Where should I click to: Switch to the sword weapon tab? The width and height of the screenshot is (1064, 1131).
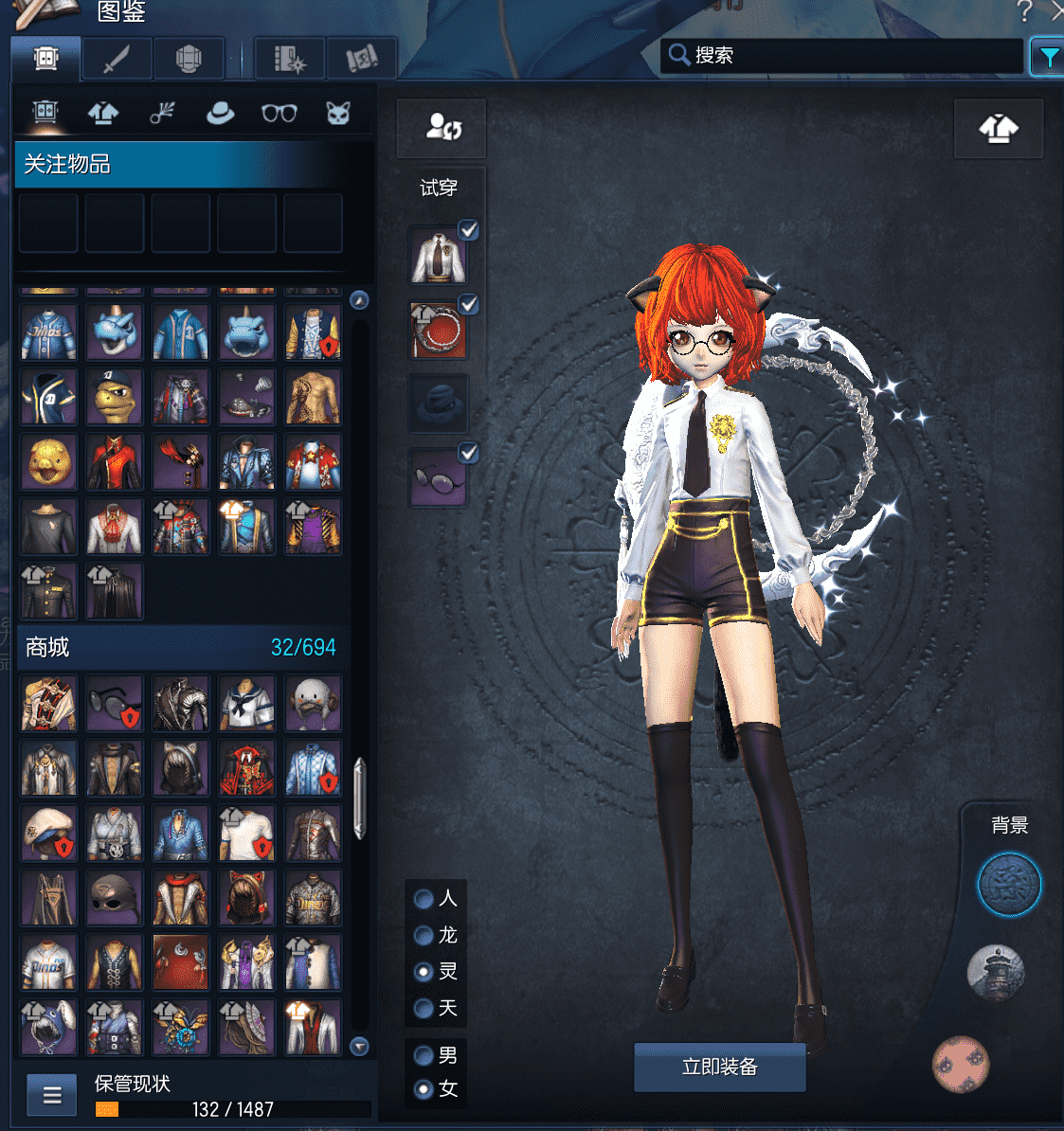click(x=117, y=60)
